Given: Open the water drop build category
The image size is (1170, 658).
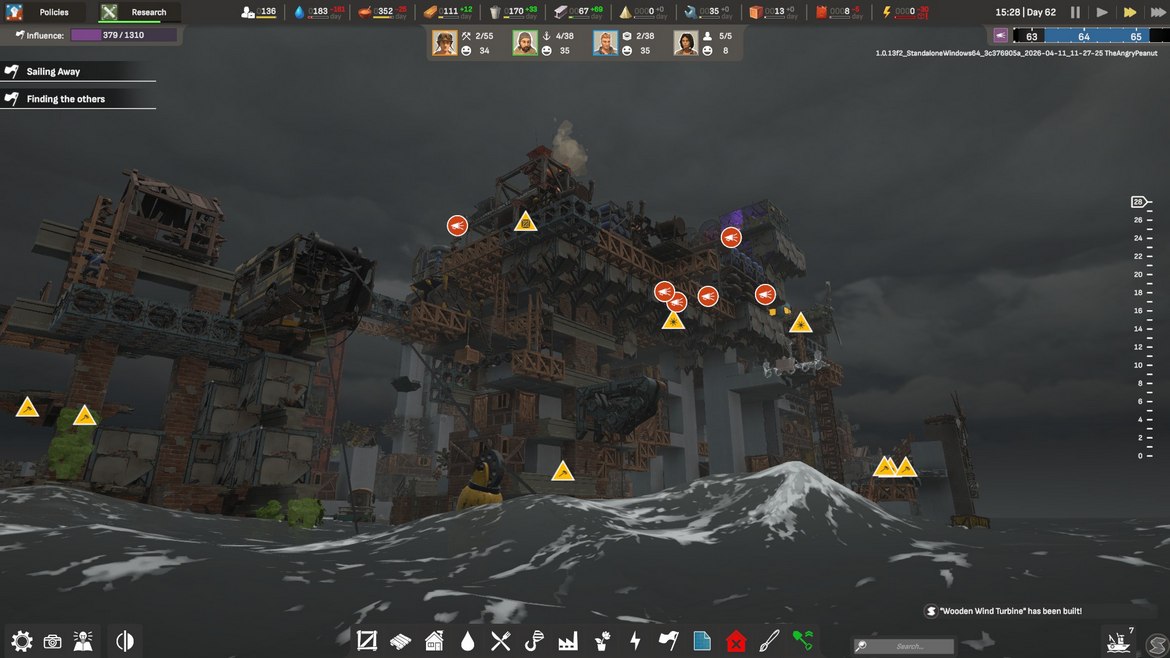Looking at the screenshot, I should (467, 641).
